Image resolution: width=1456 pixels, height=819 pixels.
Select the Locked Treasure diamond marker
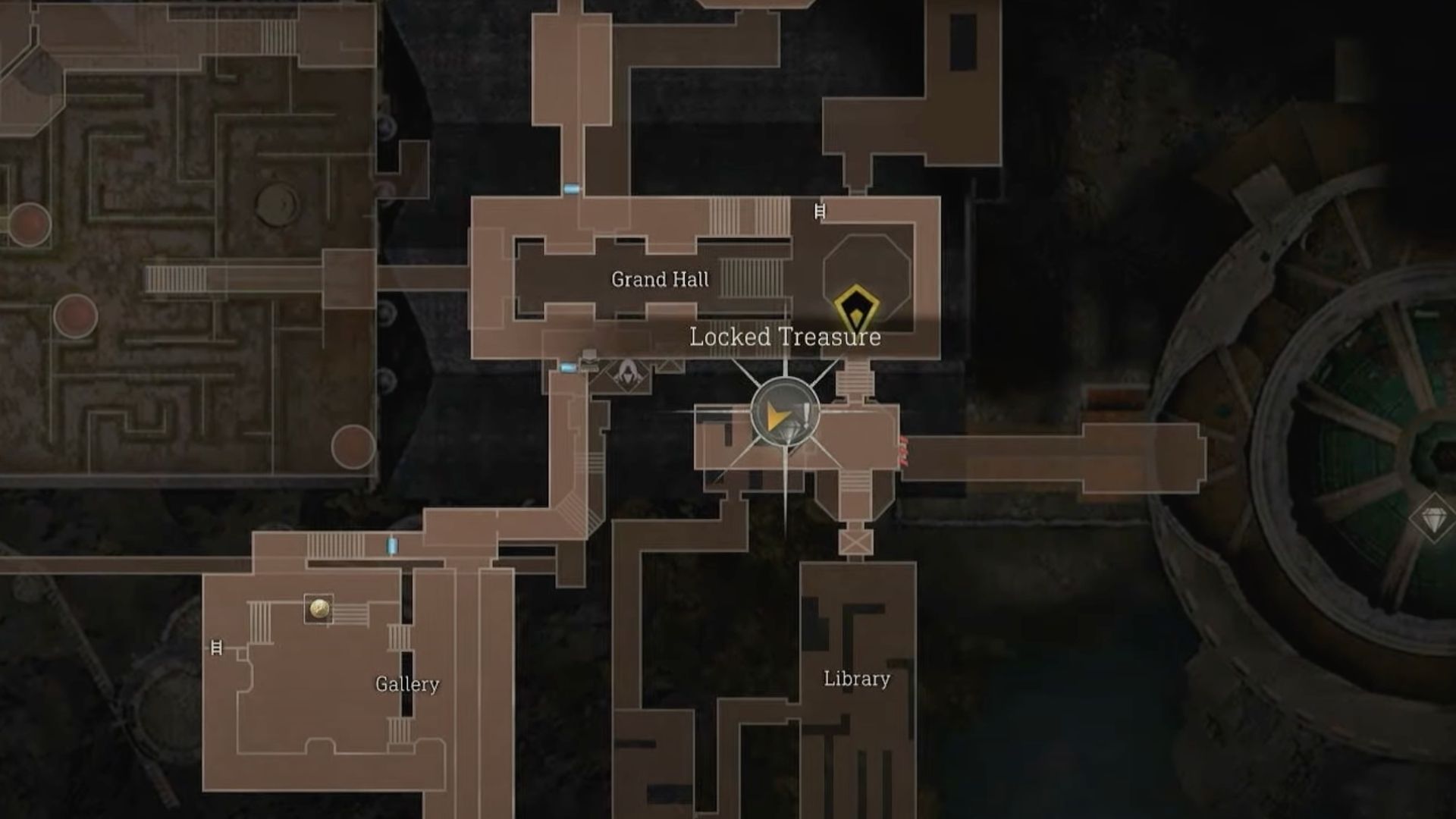pos(855,307)
